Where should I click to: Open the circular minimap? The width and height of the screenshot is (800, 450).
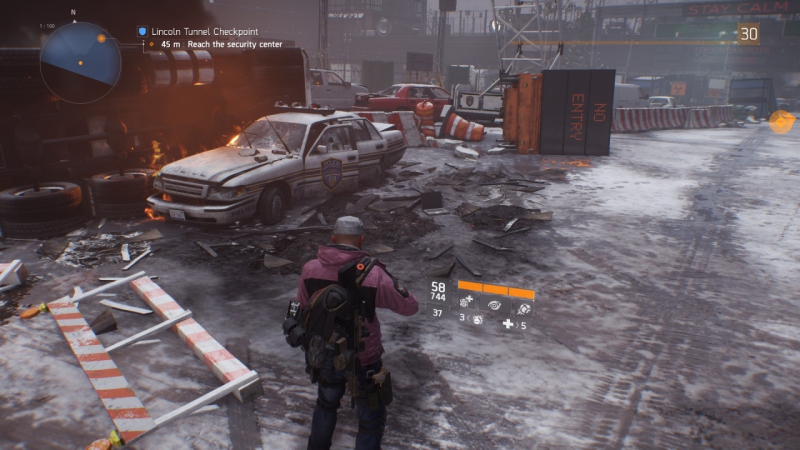pos(81,62)
